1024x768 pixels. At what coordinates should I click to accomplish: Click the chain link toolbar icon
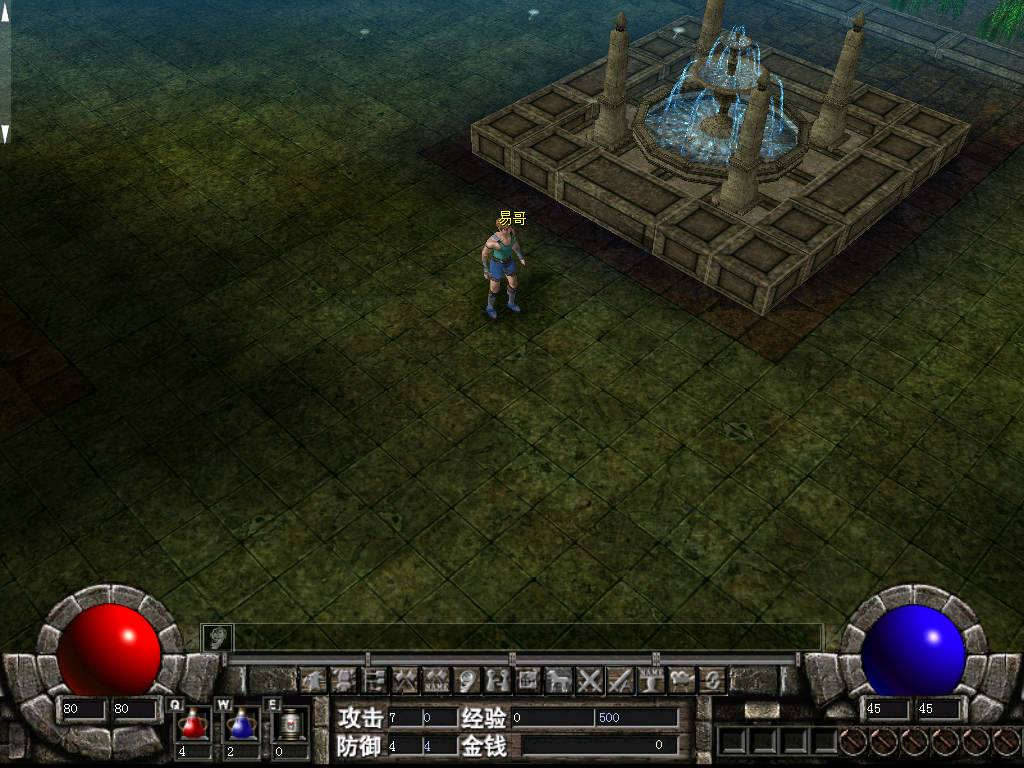pos(712,681)
